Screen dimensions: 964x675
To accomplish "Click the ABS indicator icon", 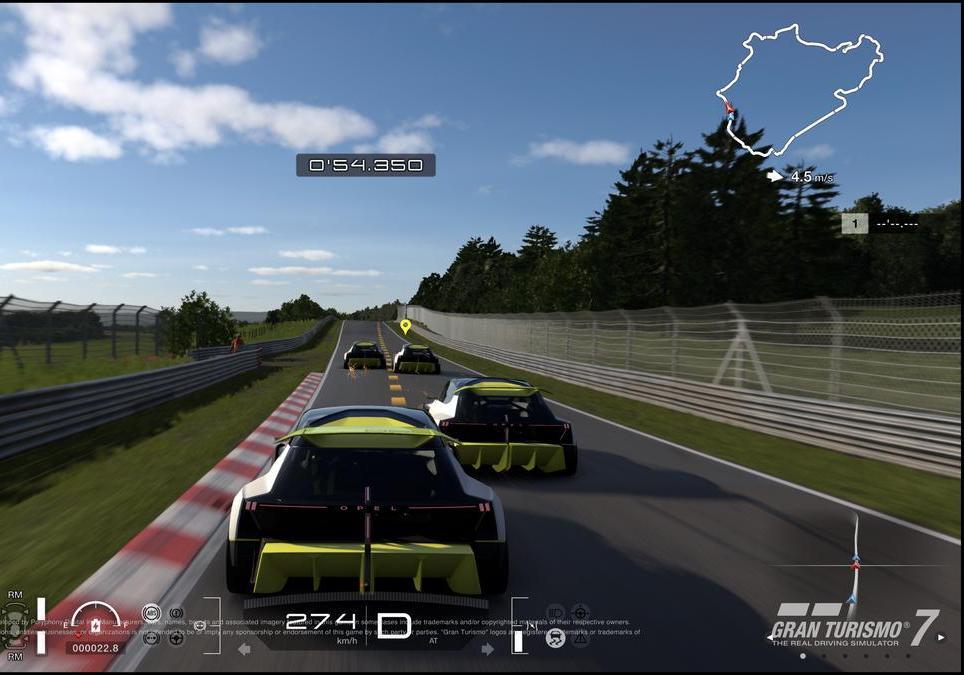I will pos(151,612).
